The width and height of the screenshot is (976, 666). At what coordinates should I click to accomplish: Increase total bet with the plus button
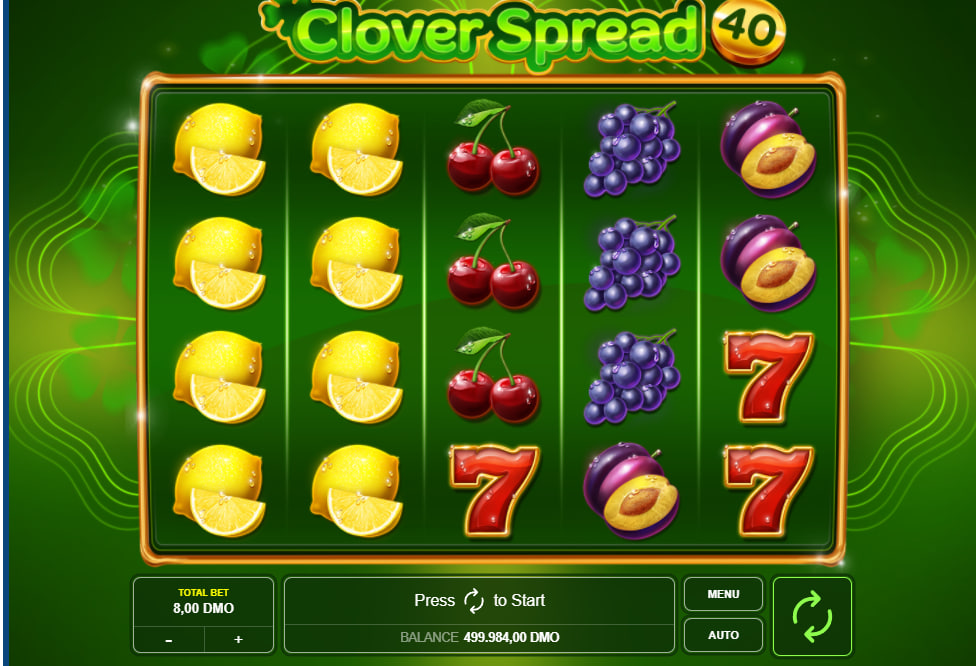(238, 639)
